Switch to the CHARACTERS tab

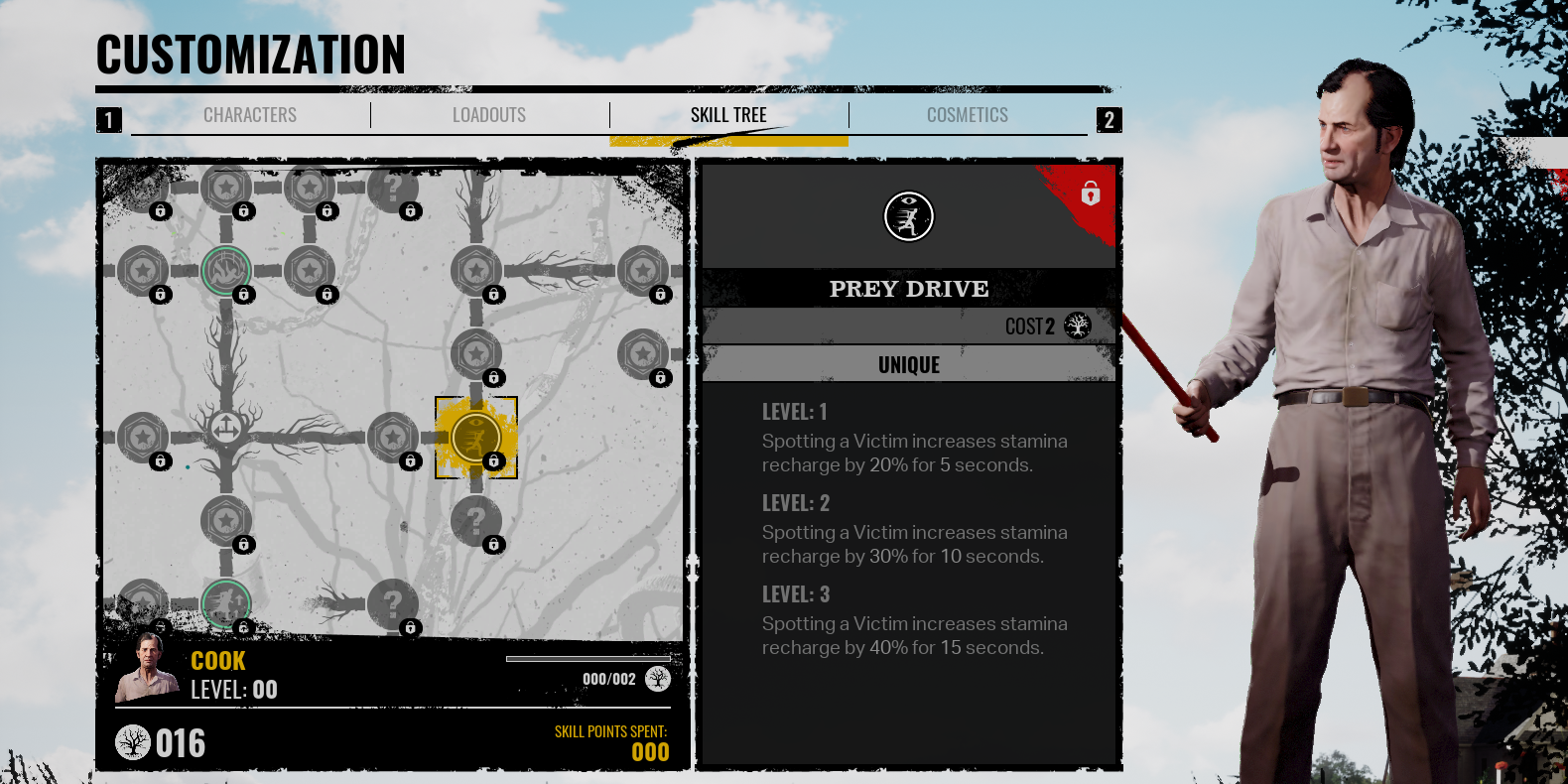[250, 114]
